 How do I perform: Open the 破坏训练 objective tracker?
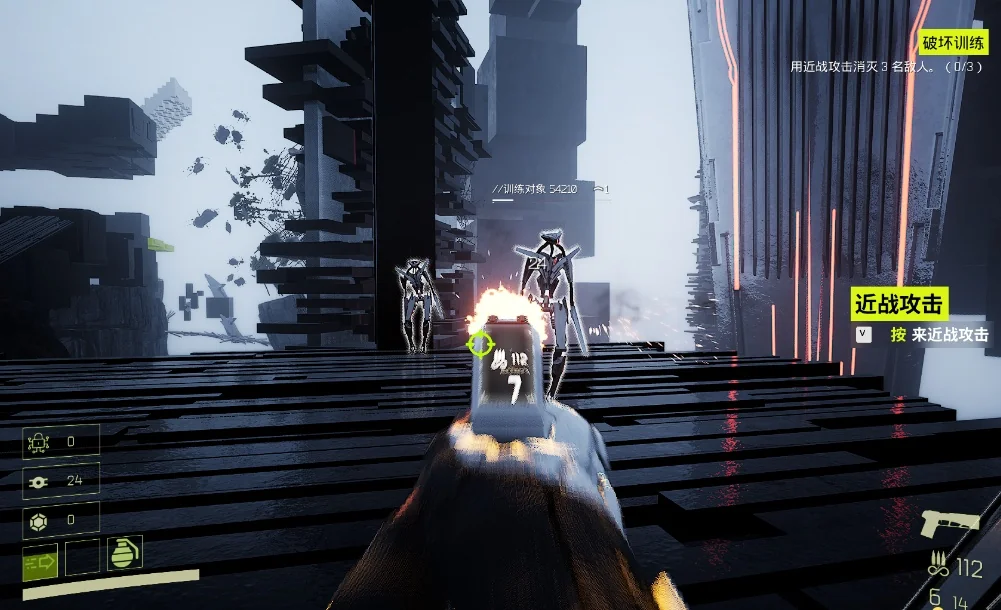(952, 42)
